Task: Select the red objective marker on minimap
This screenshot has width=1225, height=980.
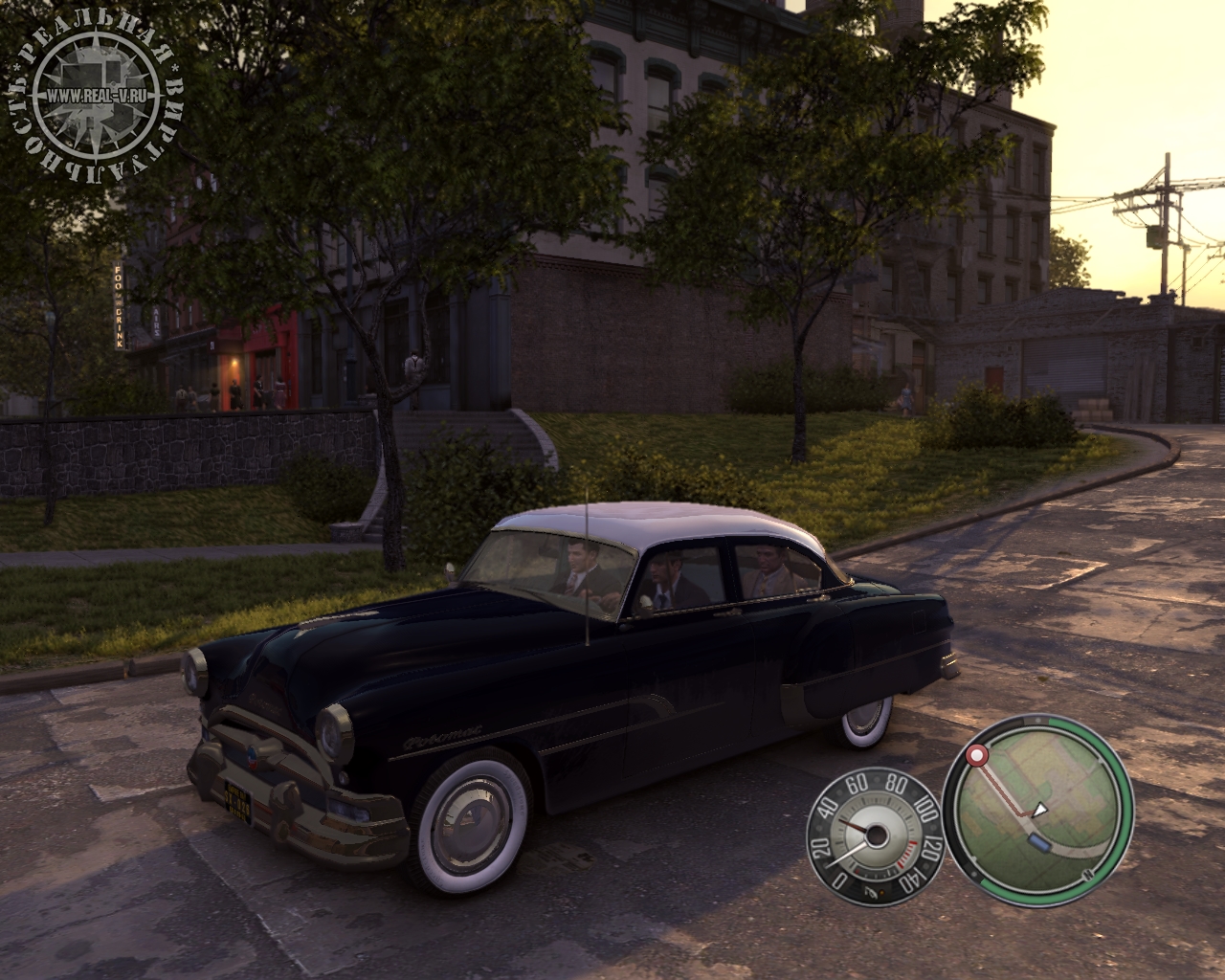Action: point(977,756)
